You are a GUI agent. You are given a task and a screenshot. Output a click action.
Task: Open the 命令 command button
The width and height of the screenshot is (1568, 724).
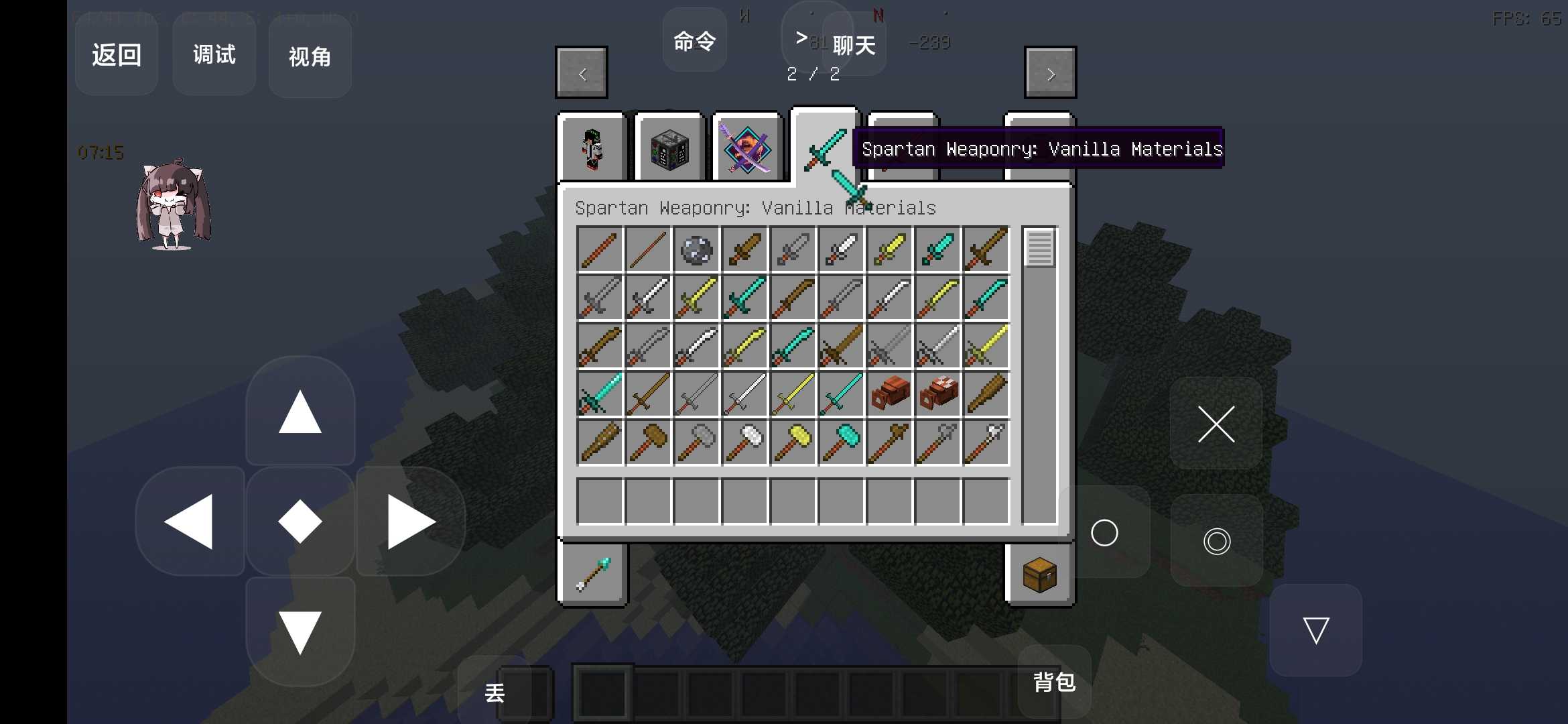(695, 42)
